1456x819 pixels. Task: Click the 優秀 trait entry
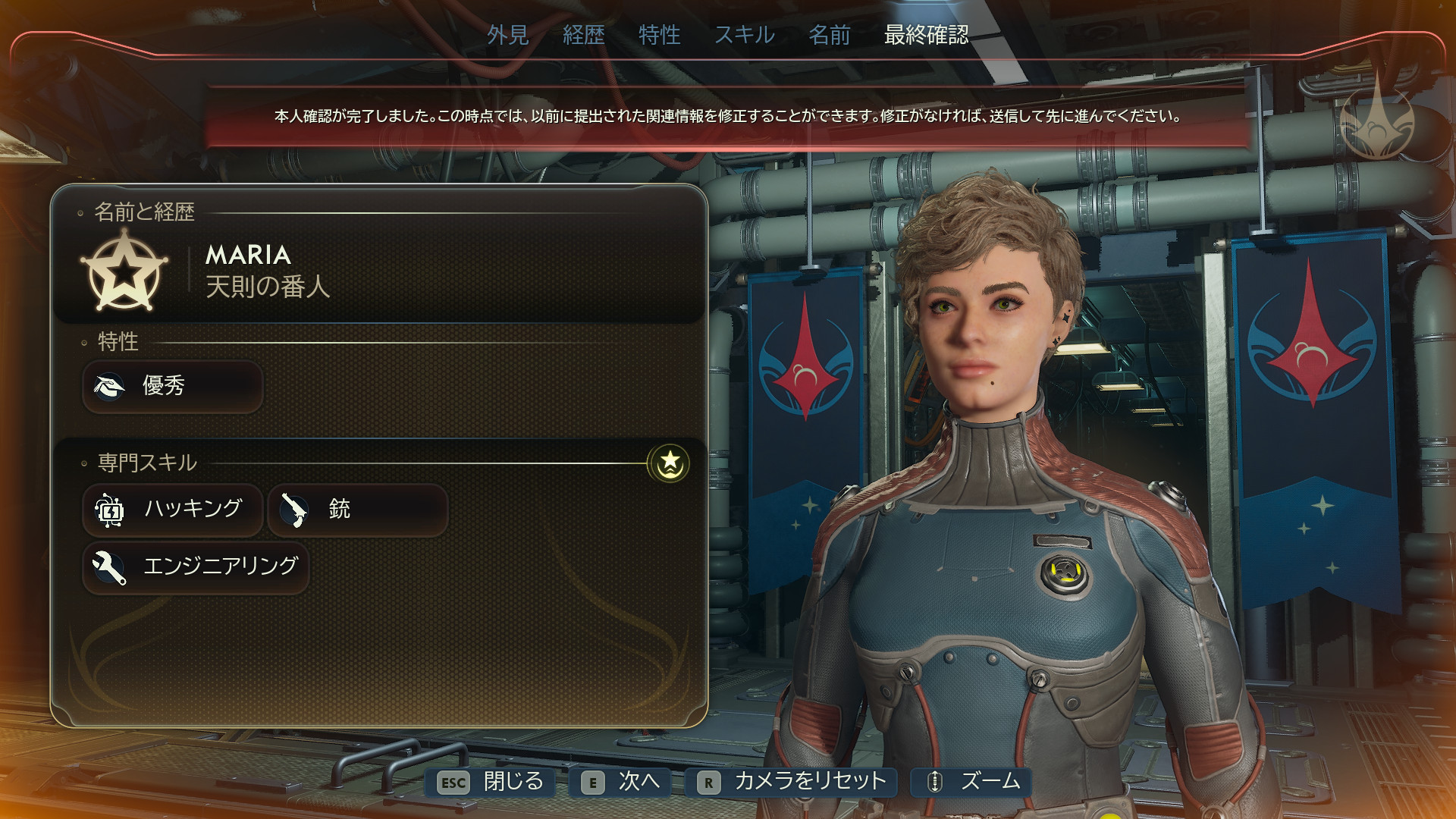[x=173, y=386]
